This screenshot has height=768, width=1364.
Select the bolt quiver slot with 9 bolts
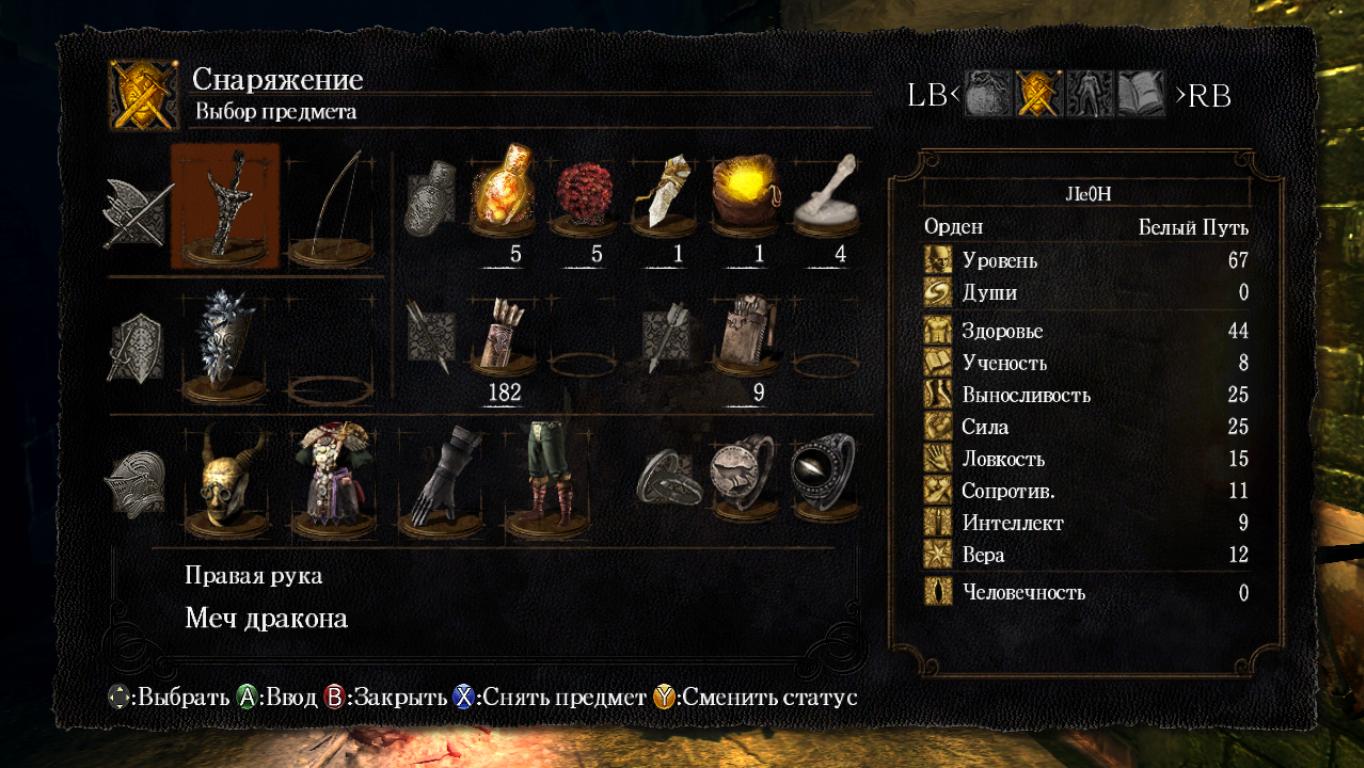[746, 334]
